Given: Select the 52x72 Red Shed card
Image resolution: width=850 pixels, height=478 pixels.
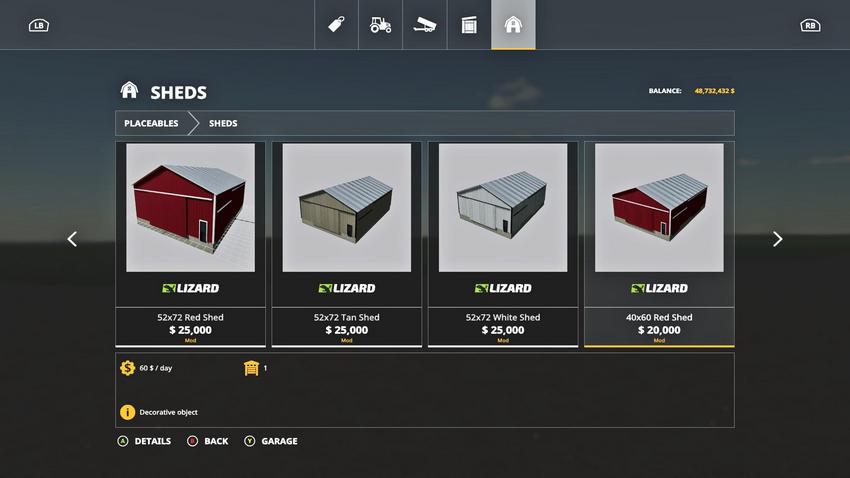Looking at the screenshot, I should (x=190, y=243).
